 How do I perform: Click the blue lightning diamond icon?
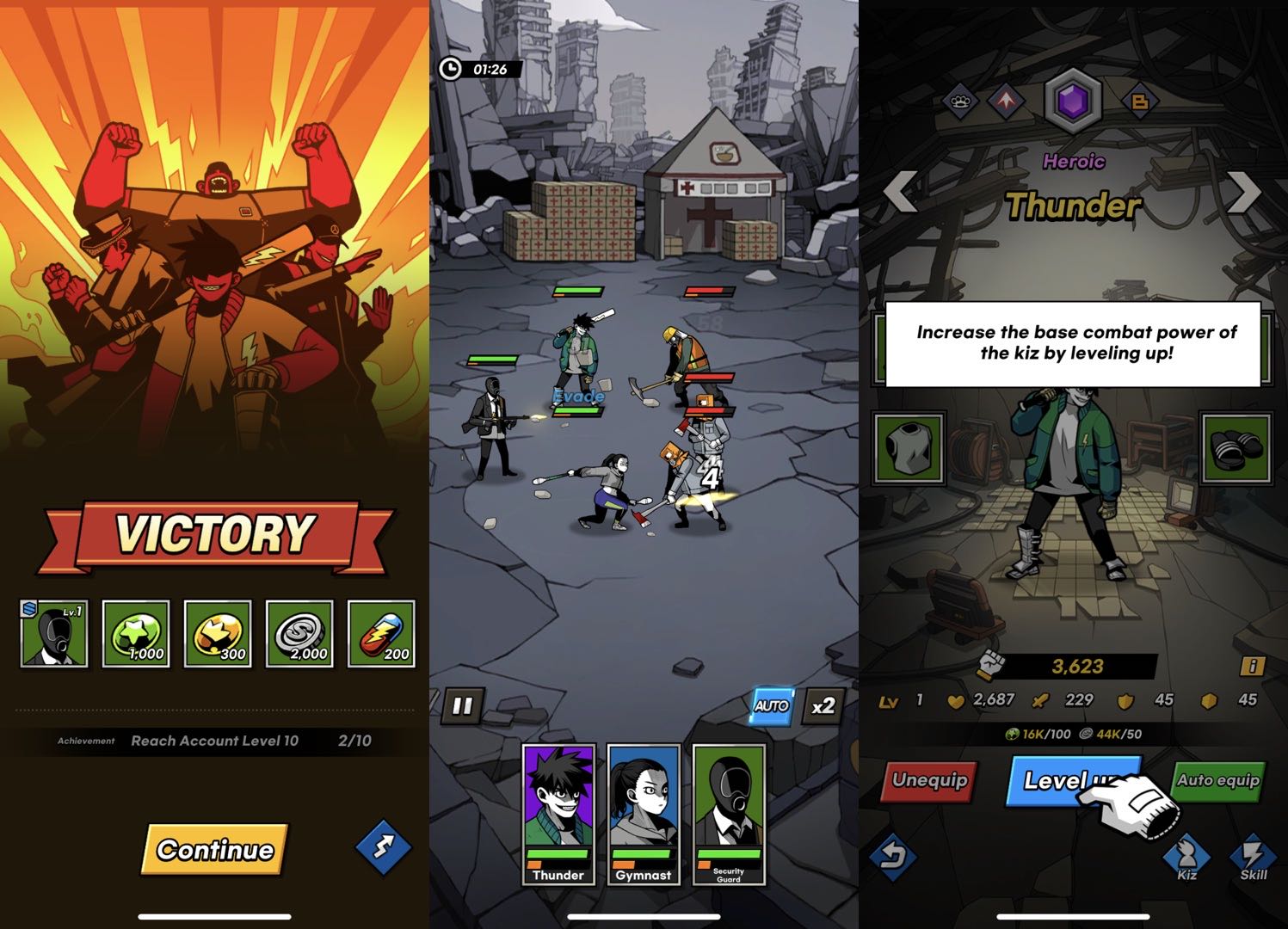coord(384,846)
